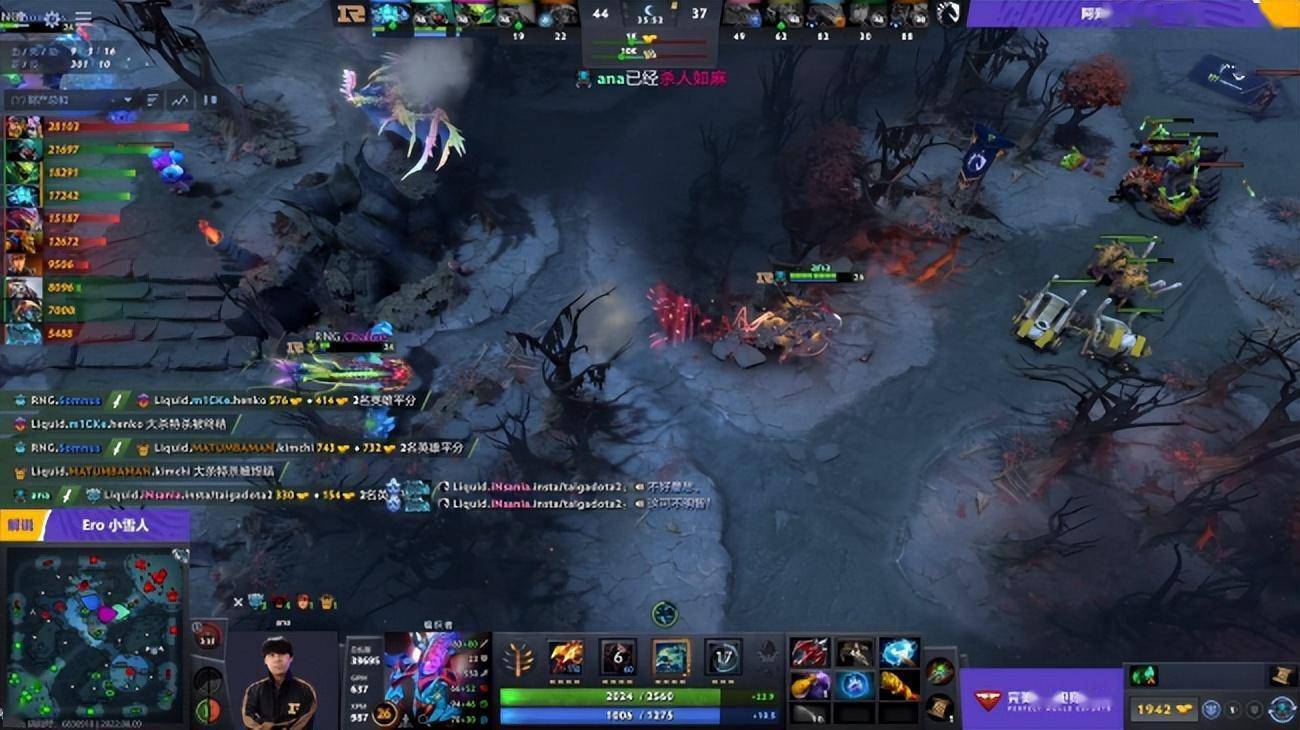Click the red blade item in the inventory

(811, 653)
